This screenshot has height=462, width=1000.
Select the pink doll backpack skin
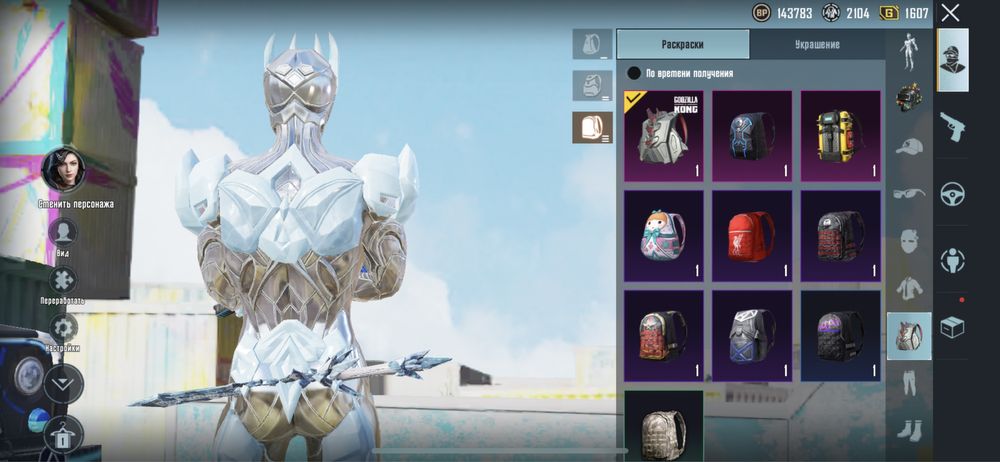click(x=663, y=236)
